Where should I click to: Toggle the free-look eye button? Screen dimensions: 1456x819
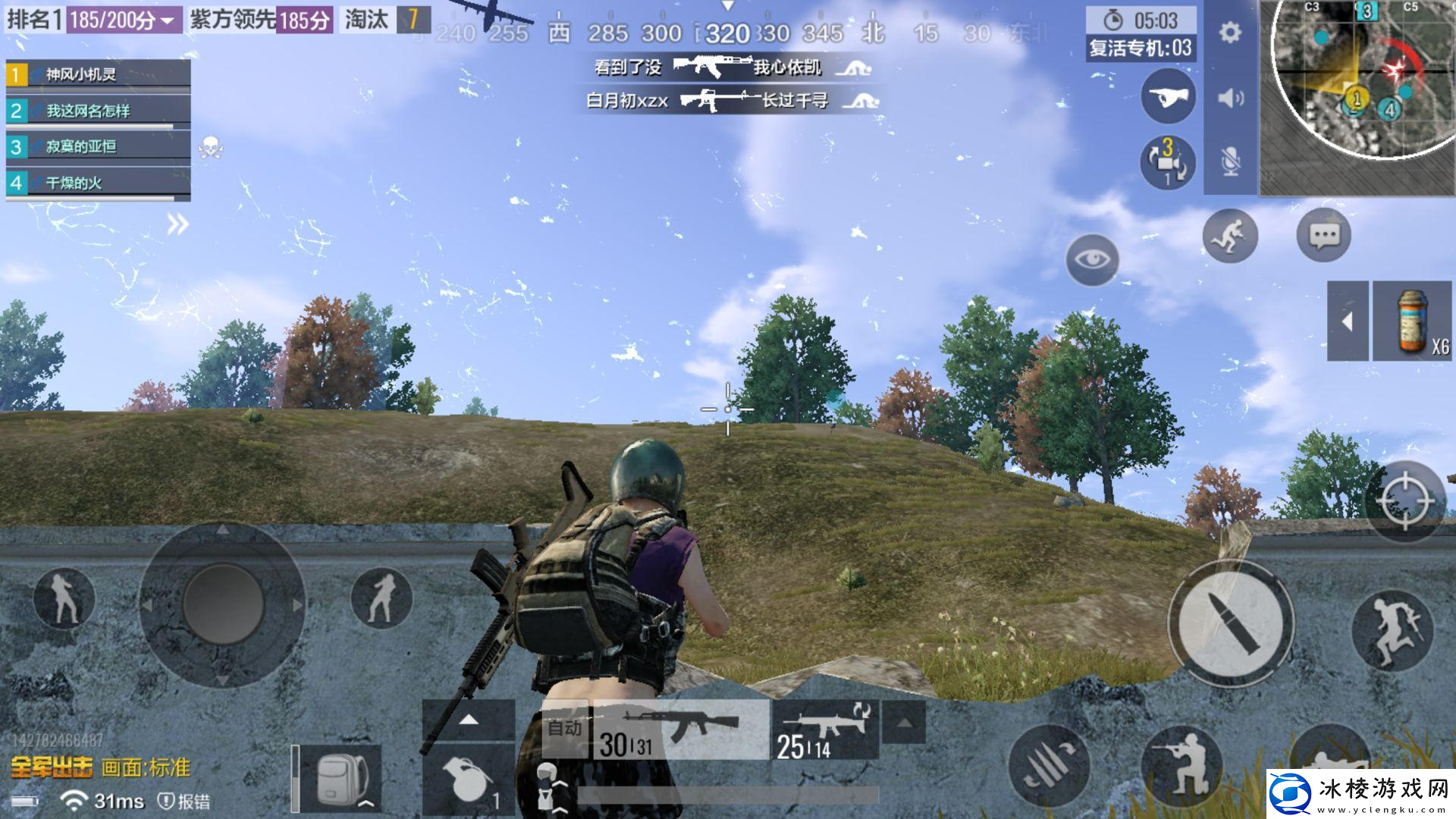tap(1092, 259)
